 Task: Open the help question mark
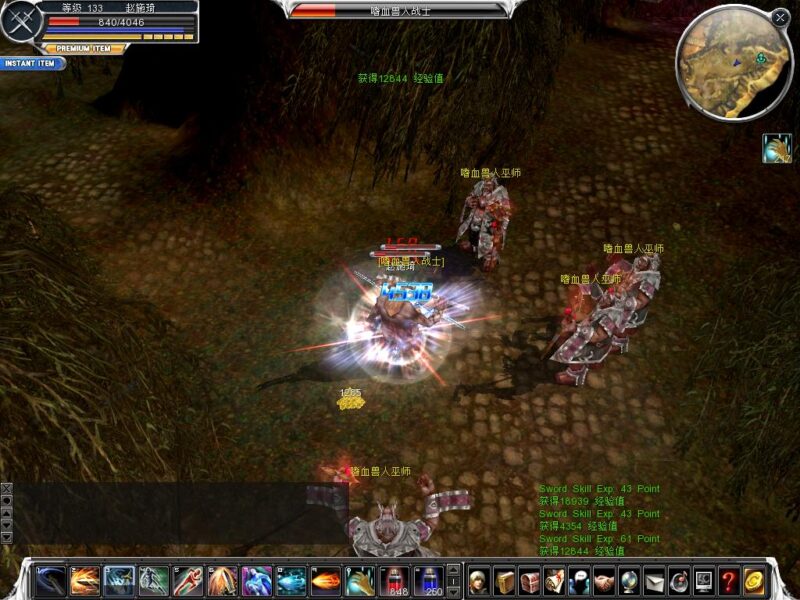(x=729, y=580)
